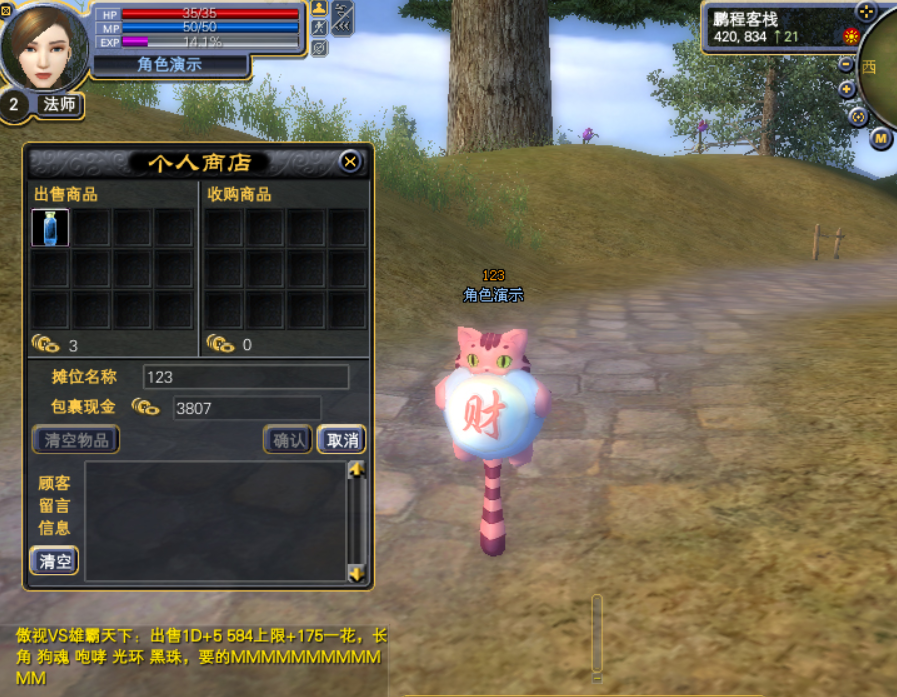Select the blue potion in 出售商品
The width and height of the screenshot is (897, 697).
(50, 228)
